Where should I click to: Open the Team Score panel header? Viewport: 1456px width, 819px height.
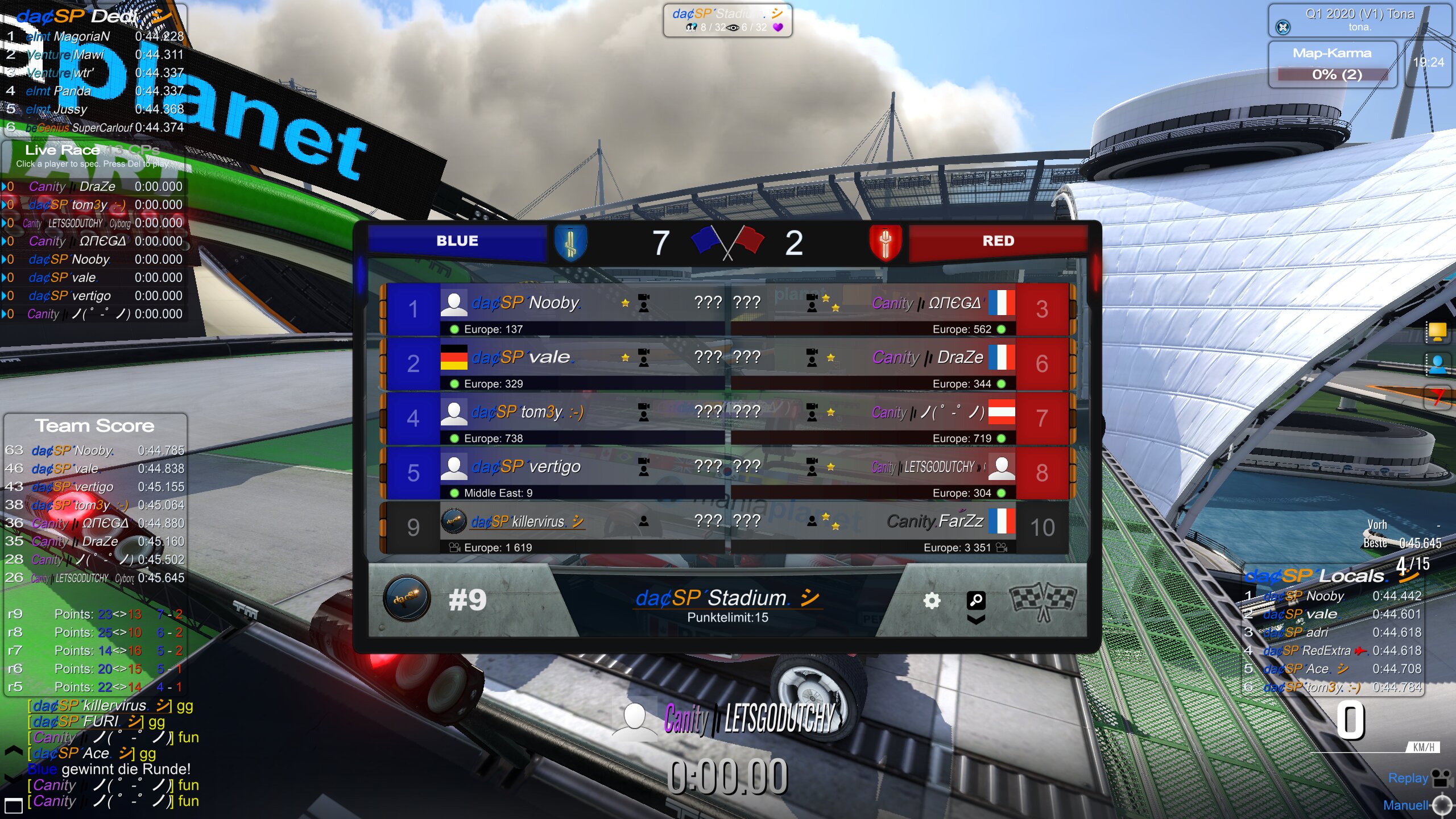tap(94, 425)
